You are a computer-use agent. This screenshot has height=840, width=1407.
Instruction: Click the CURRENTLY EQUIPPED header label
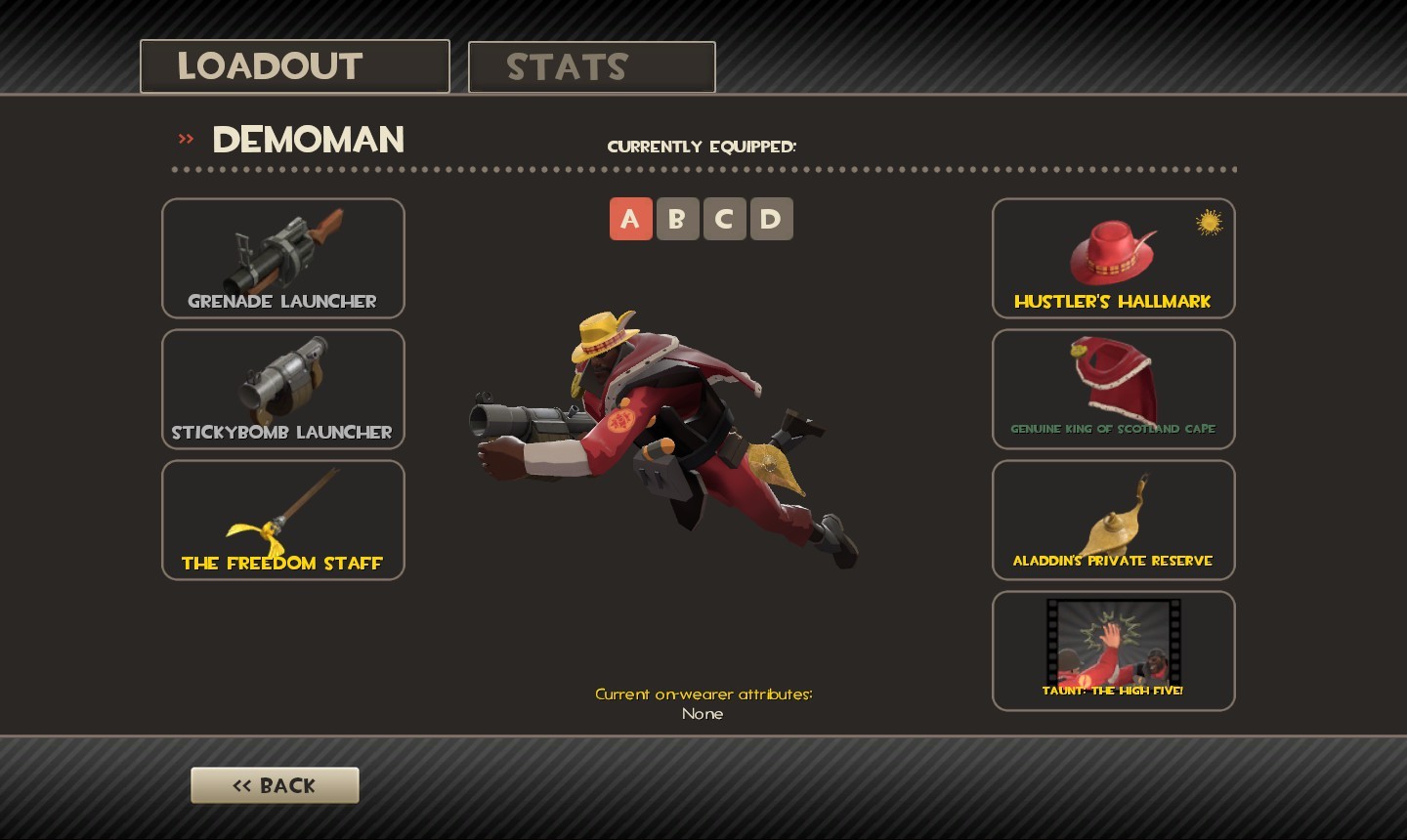click(703, 147)
